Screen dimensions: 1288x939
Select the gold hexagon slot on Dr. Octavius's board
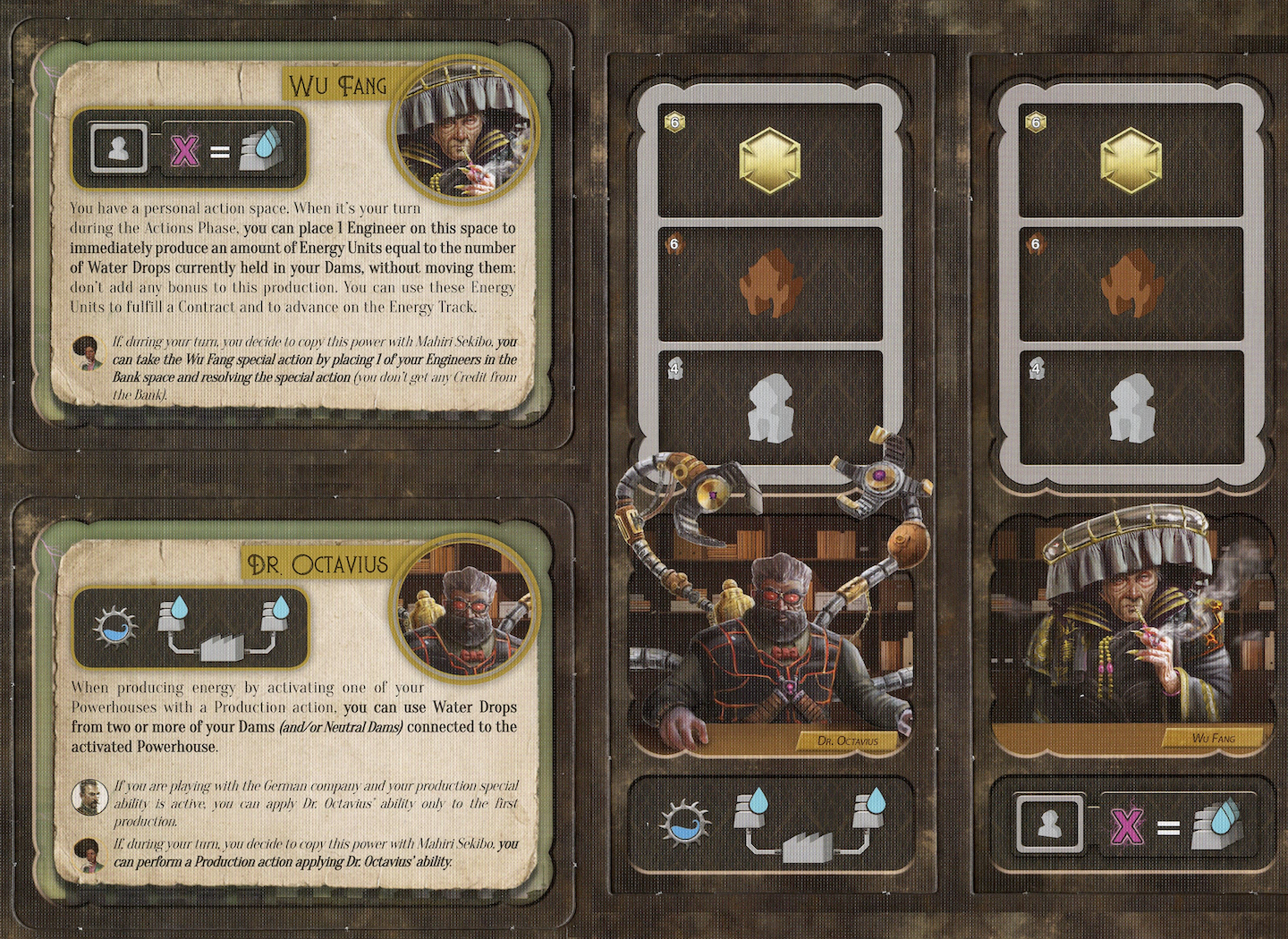[x=769, y=162]
